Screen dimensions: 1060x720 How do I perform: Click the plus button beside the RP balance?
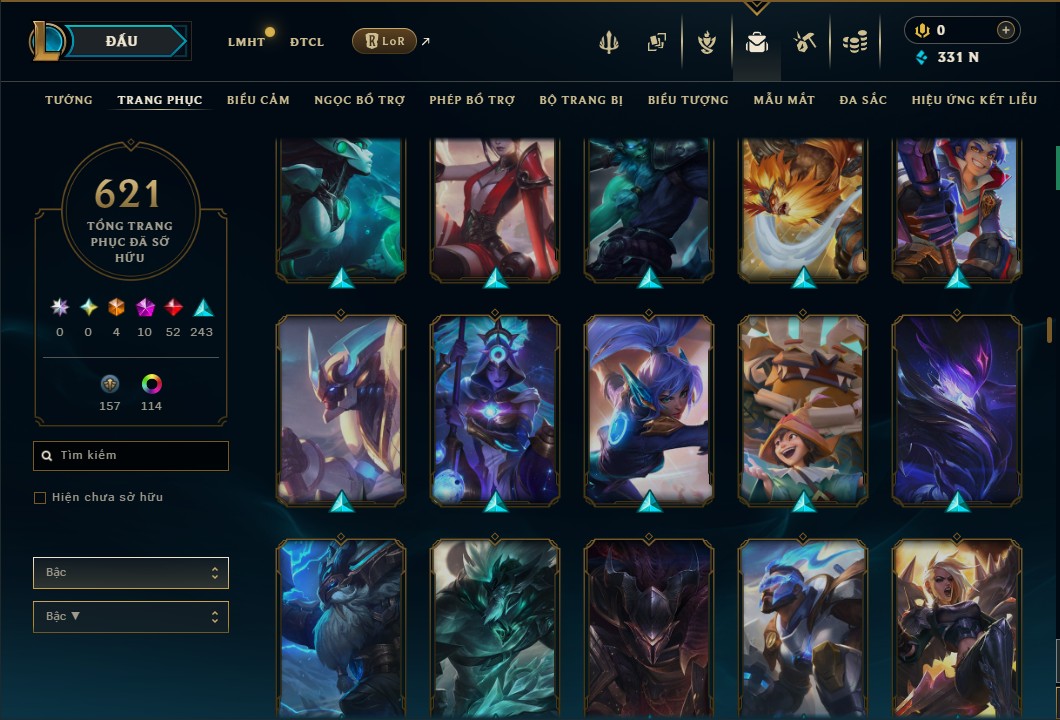pyautogui.click(x=1005, y=30)
